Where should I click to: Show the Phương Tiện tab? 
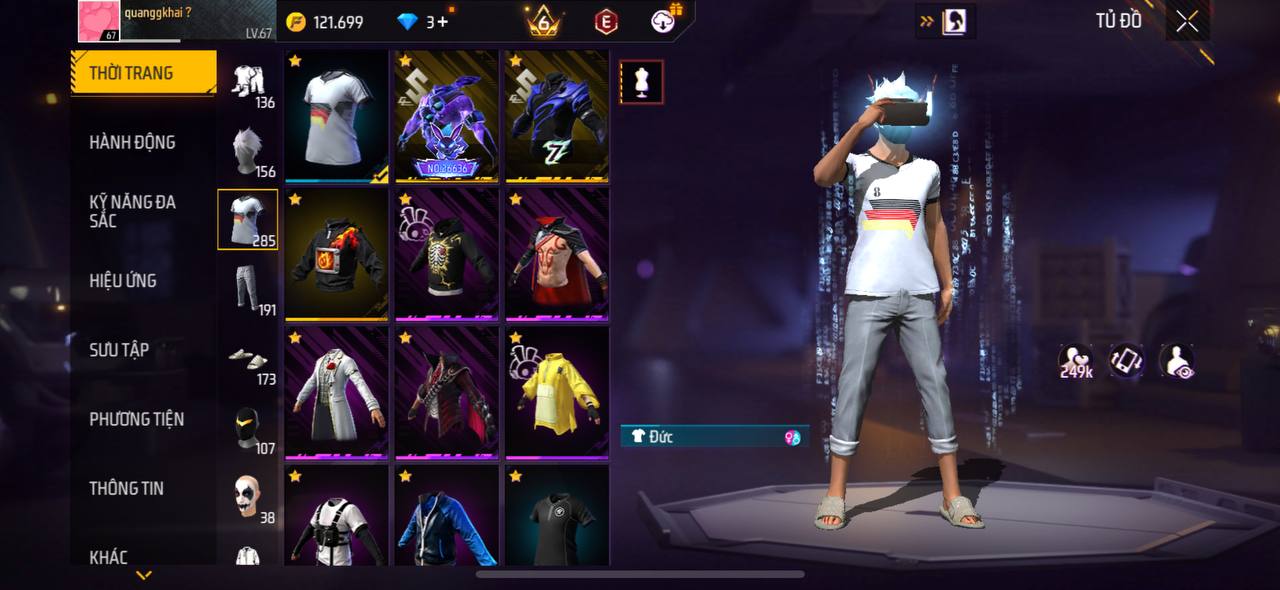[x=137, y=419]
